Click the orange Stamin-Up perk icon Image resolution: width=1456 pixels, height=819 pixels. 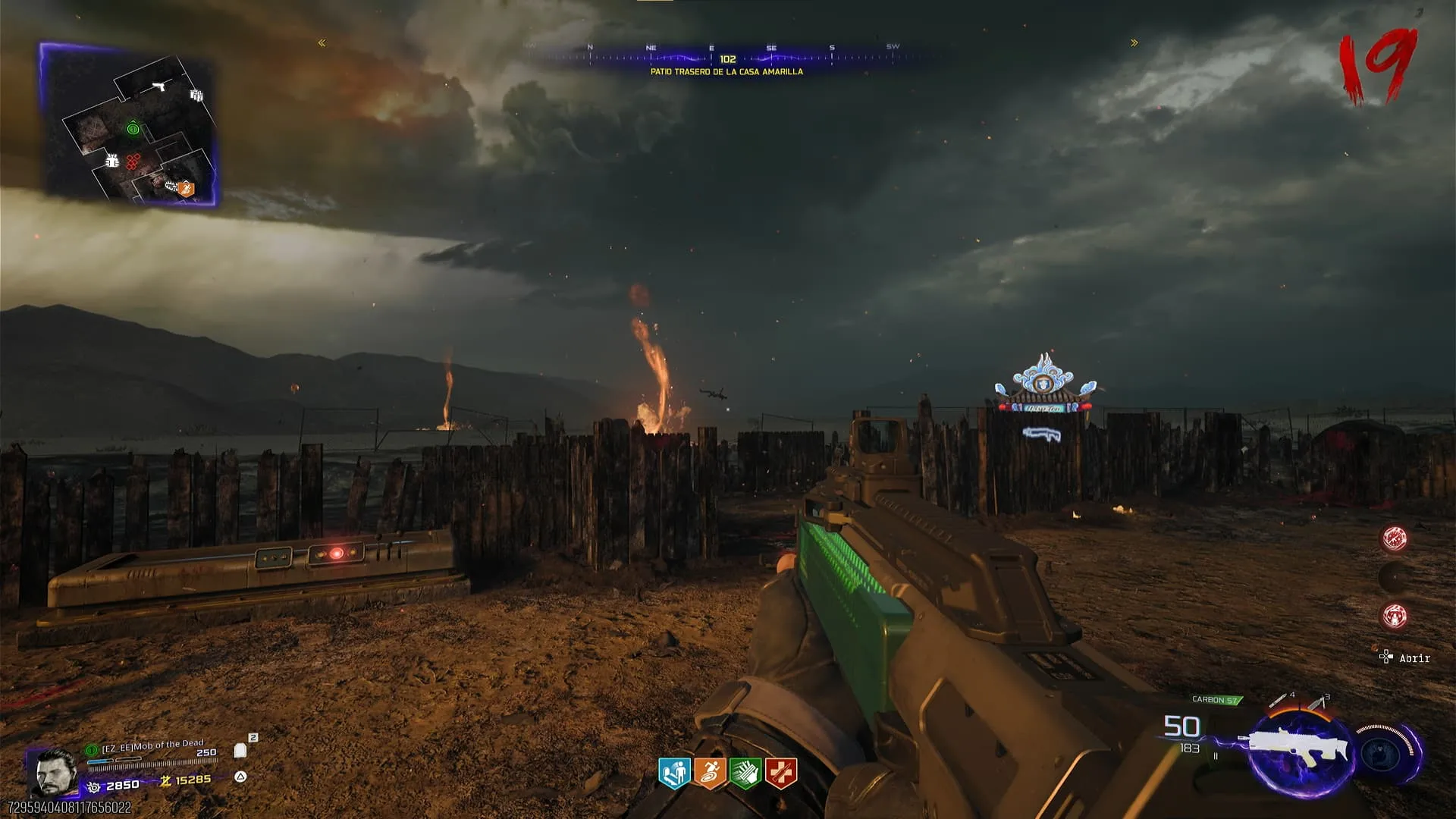click(x=710, y=773)
